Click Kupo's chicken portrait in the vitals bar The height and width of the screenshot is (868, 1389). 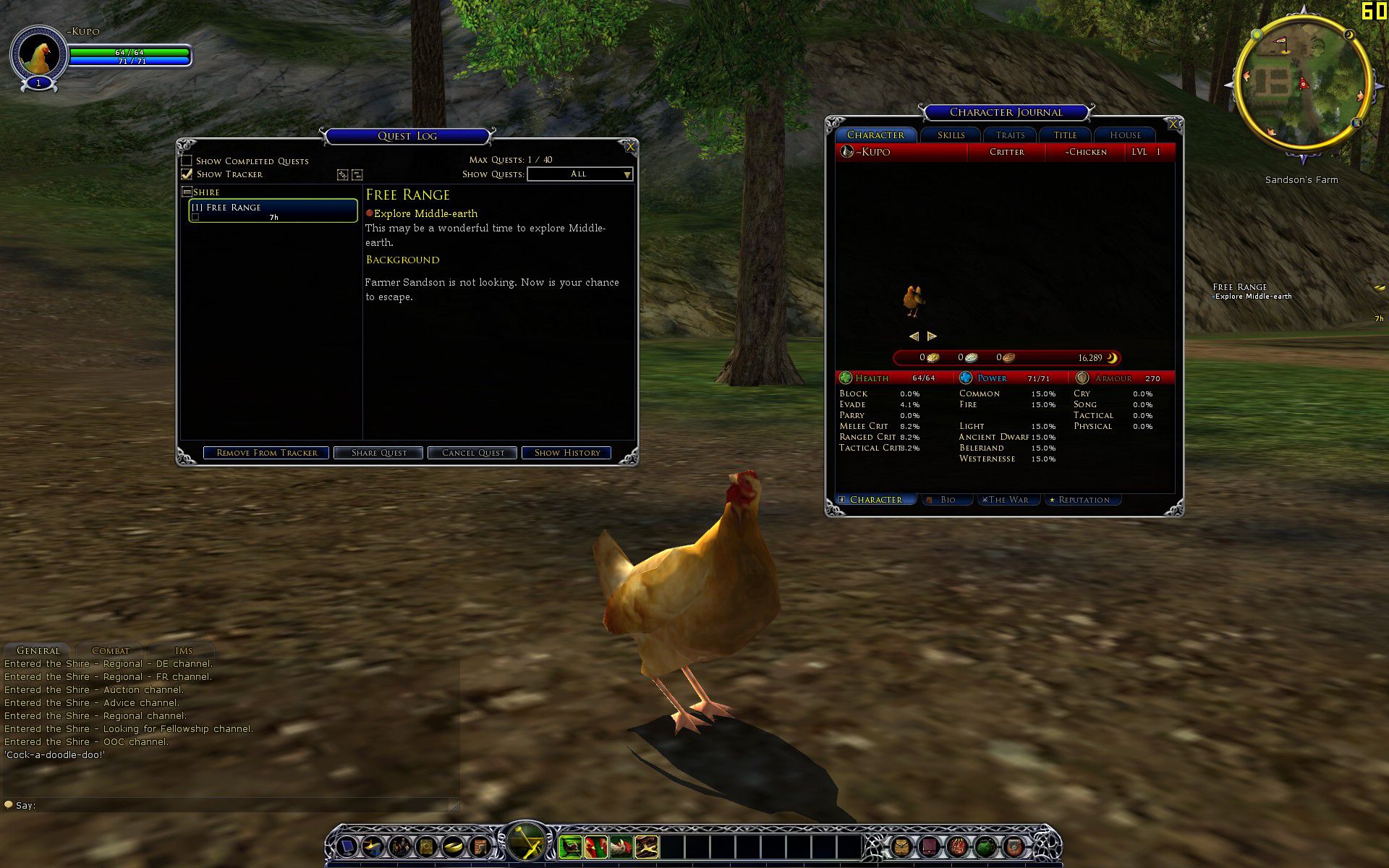coord(40,54)
